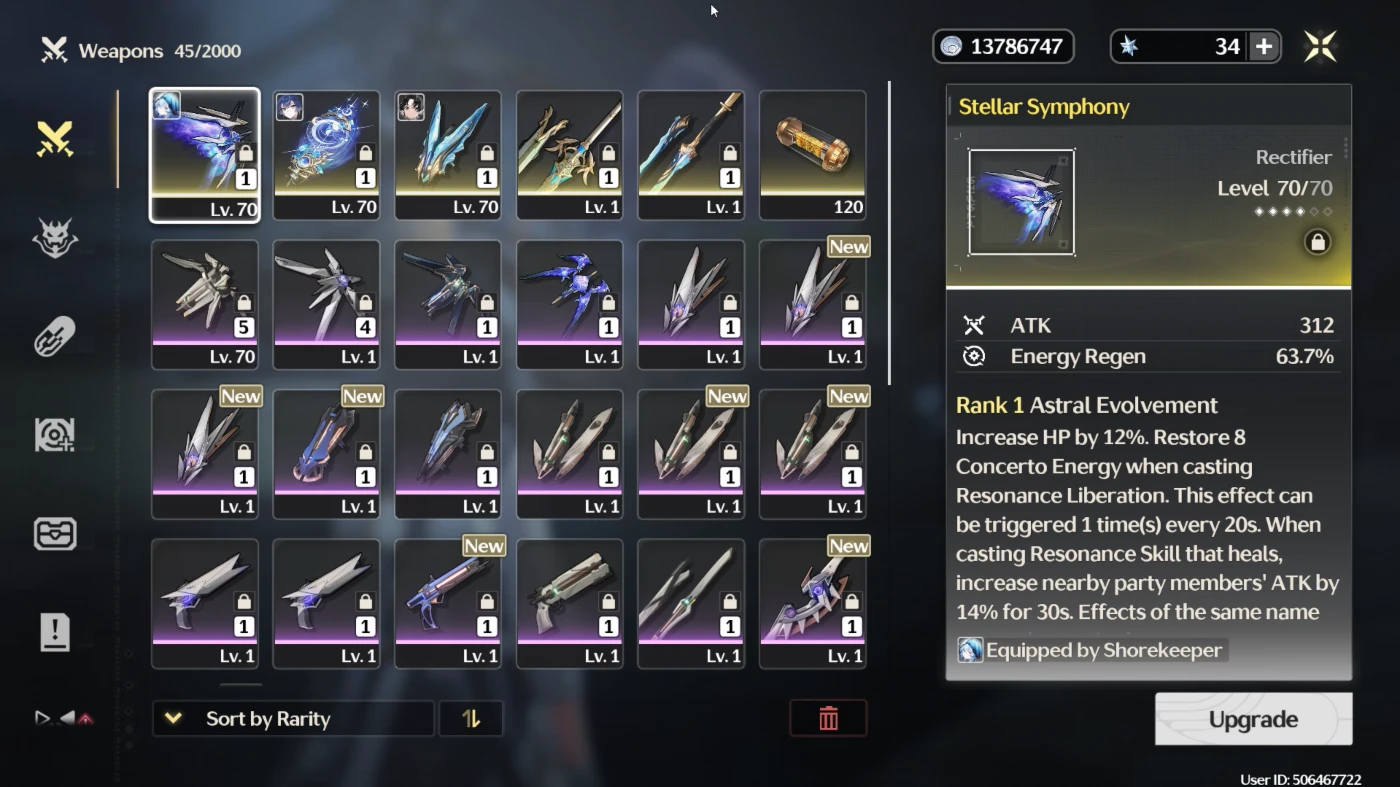Image resolution: width=1400 pixels, height=787 pixels.
Task: Add more Astrite with plus button
Action: pyautogui.click(x=1264, y=46)
